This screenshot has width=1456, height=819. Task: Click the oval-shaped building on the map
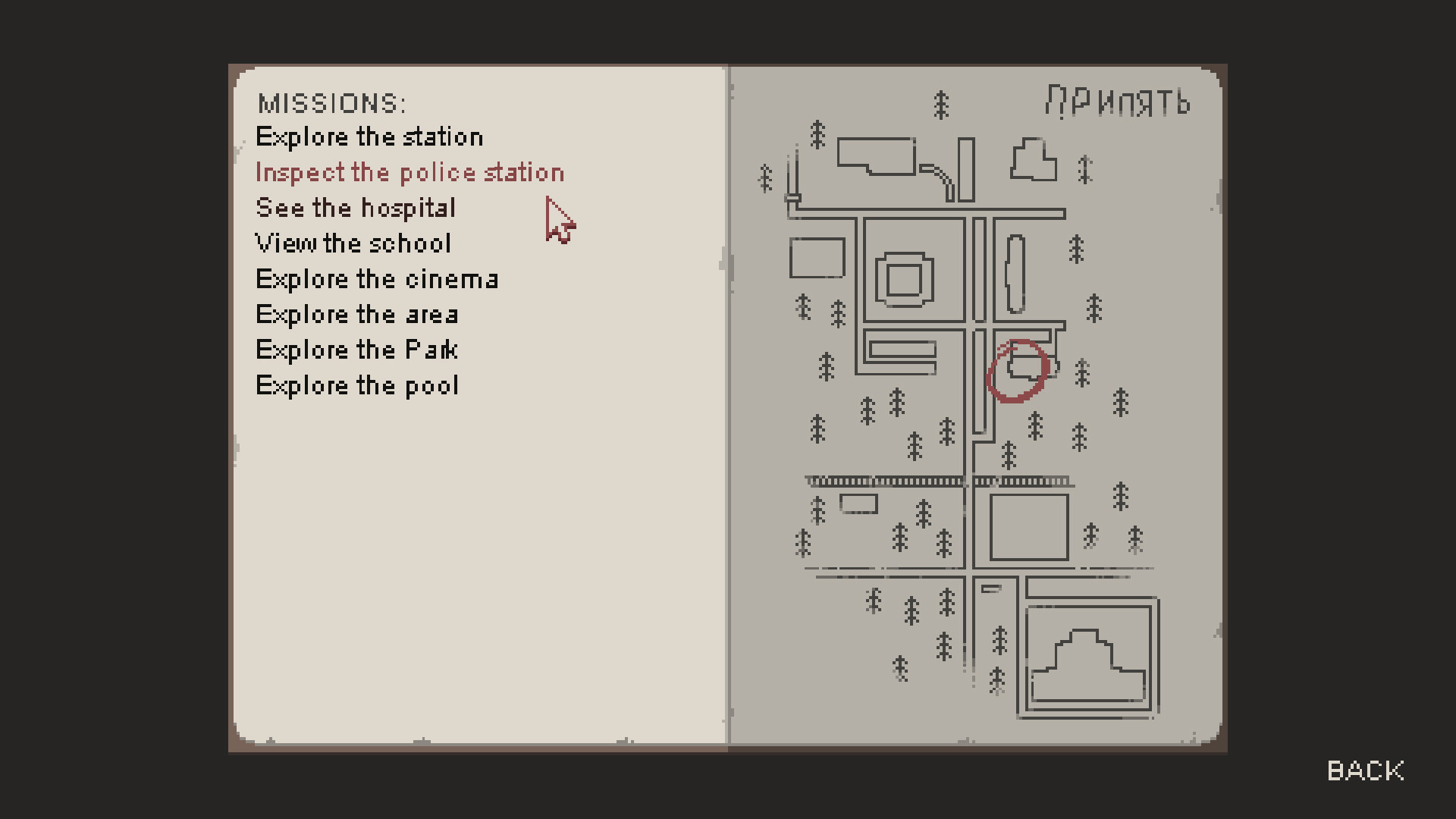point(1016,273)
